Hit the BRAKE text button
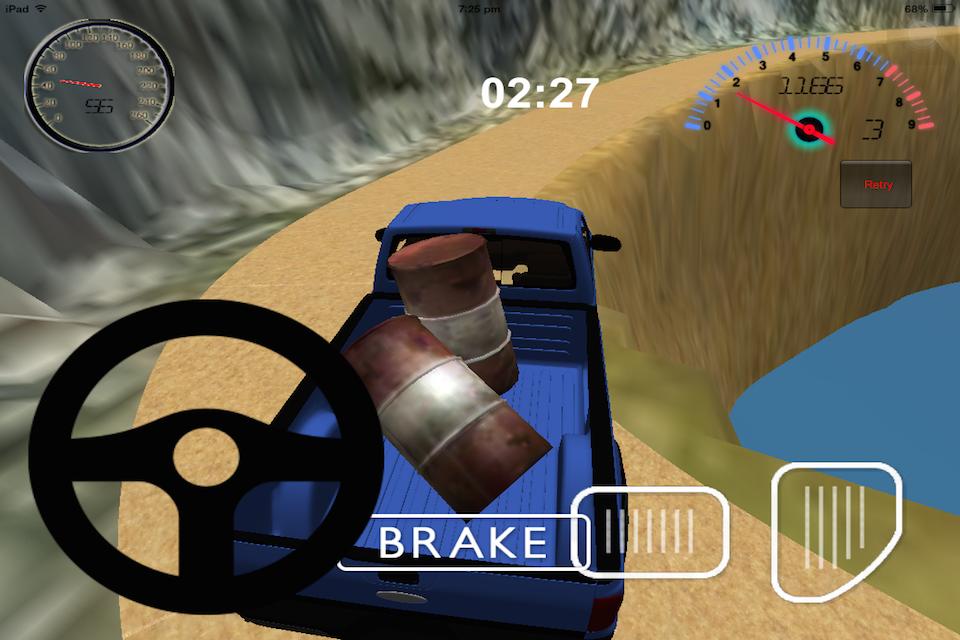960x640 pixels. pyautogui.click(x=462, y=543)
